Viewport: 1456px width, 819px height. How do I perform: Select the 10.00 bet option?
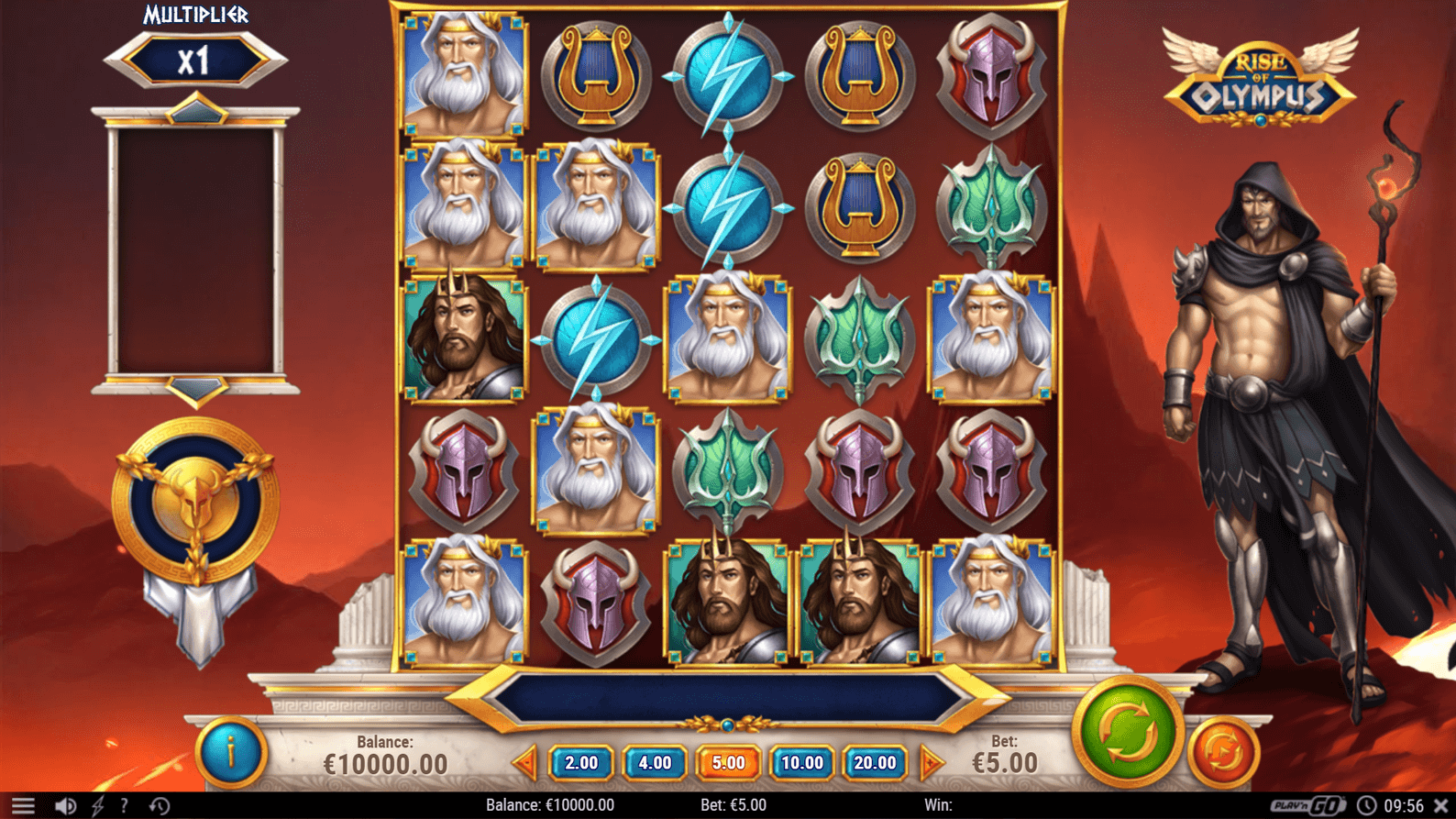click(802, 762)
